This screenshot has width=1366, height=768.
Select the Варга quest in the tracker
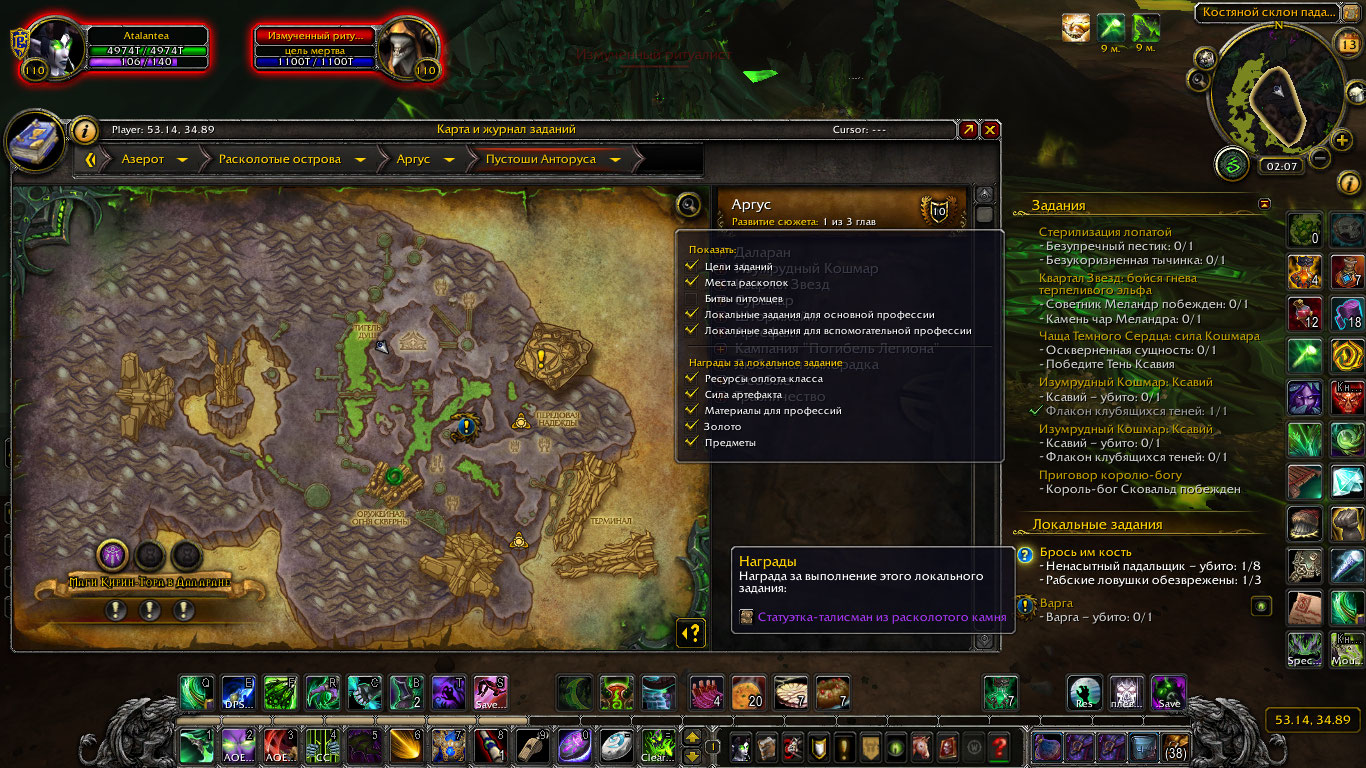1056,603
